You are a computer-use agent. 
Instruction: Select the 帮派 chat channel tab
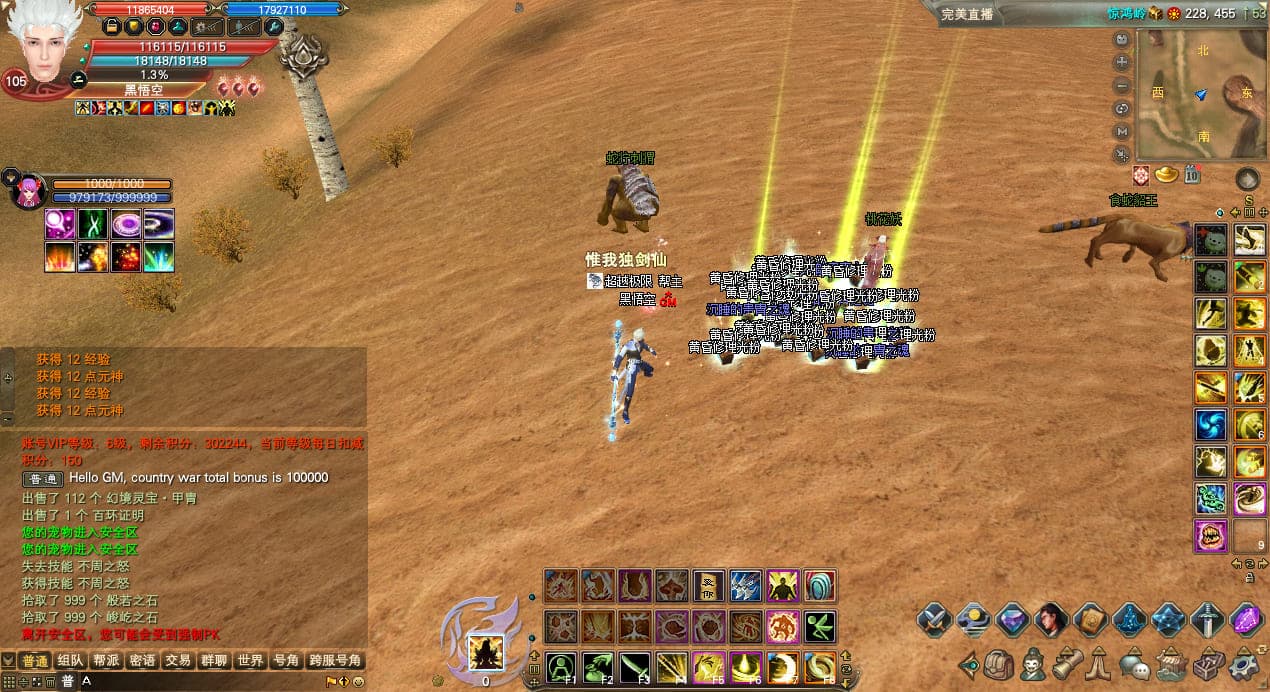tap(106, 661)
